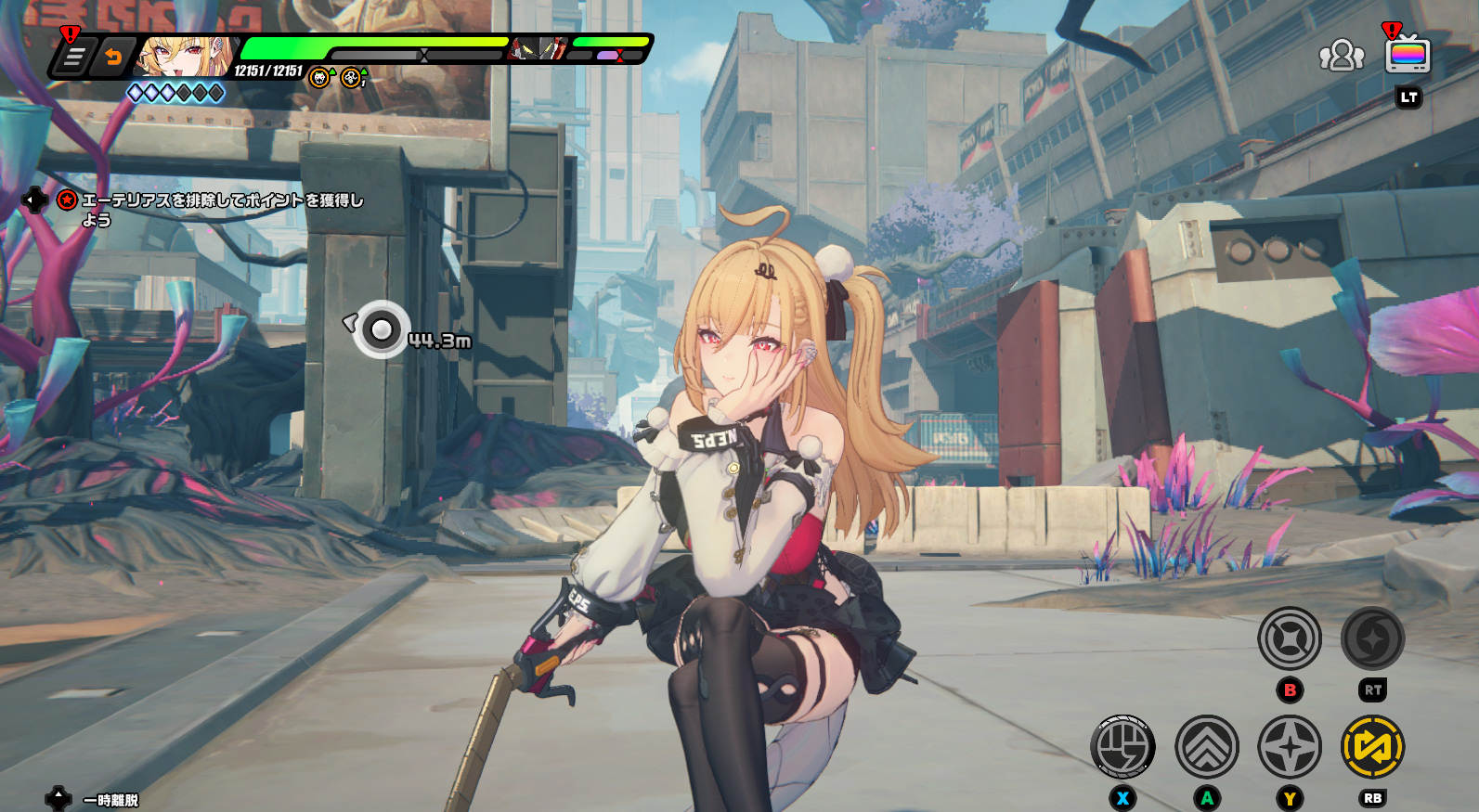The image size is (1479, 812).
Task: Activate the yellow arrow swap button
Action: click(1372, 746)
